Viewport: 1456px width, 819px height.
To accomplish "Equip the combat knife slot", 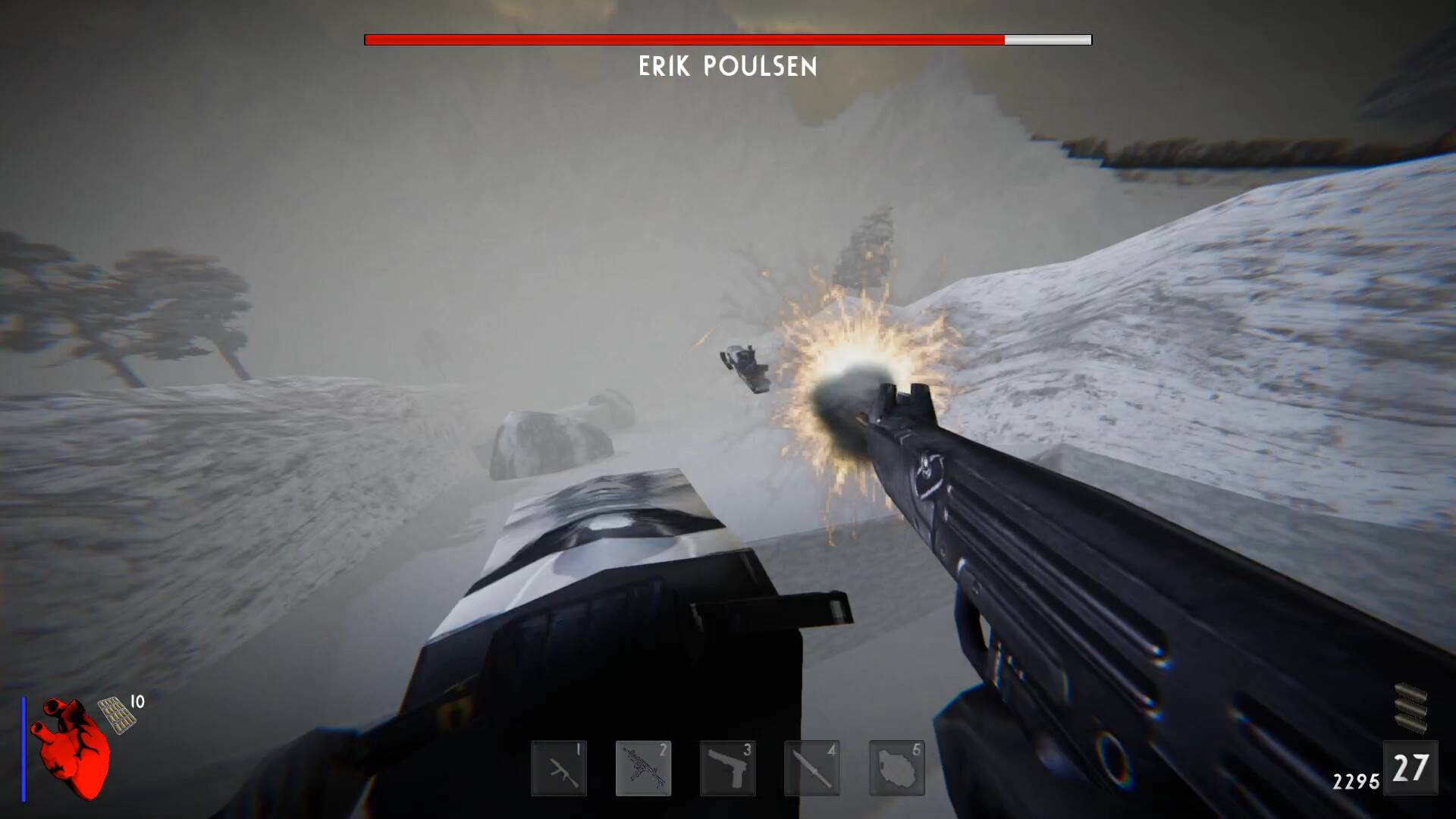I will 811,768.
